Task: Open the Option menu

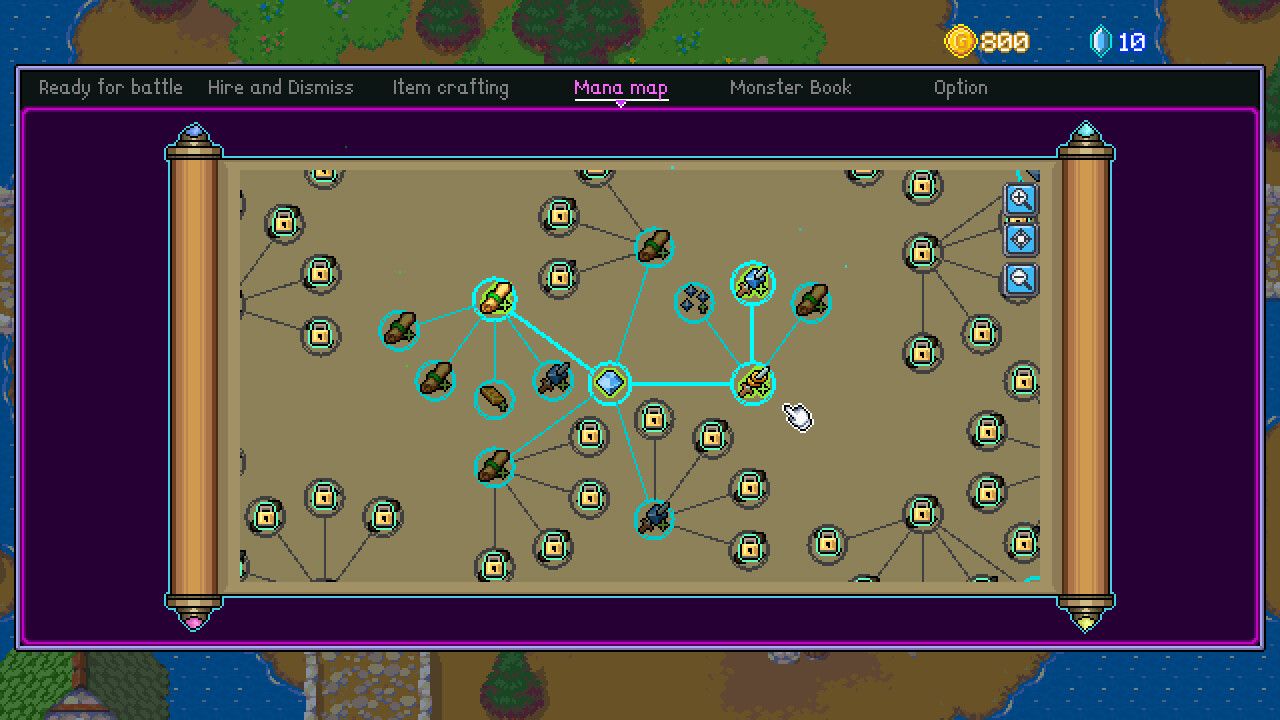Action: [x=961, y=87]
